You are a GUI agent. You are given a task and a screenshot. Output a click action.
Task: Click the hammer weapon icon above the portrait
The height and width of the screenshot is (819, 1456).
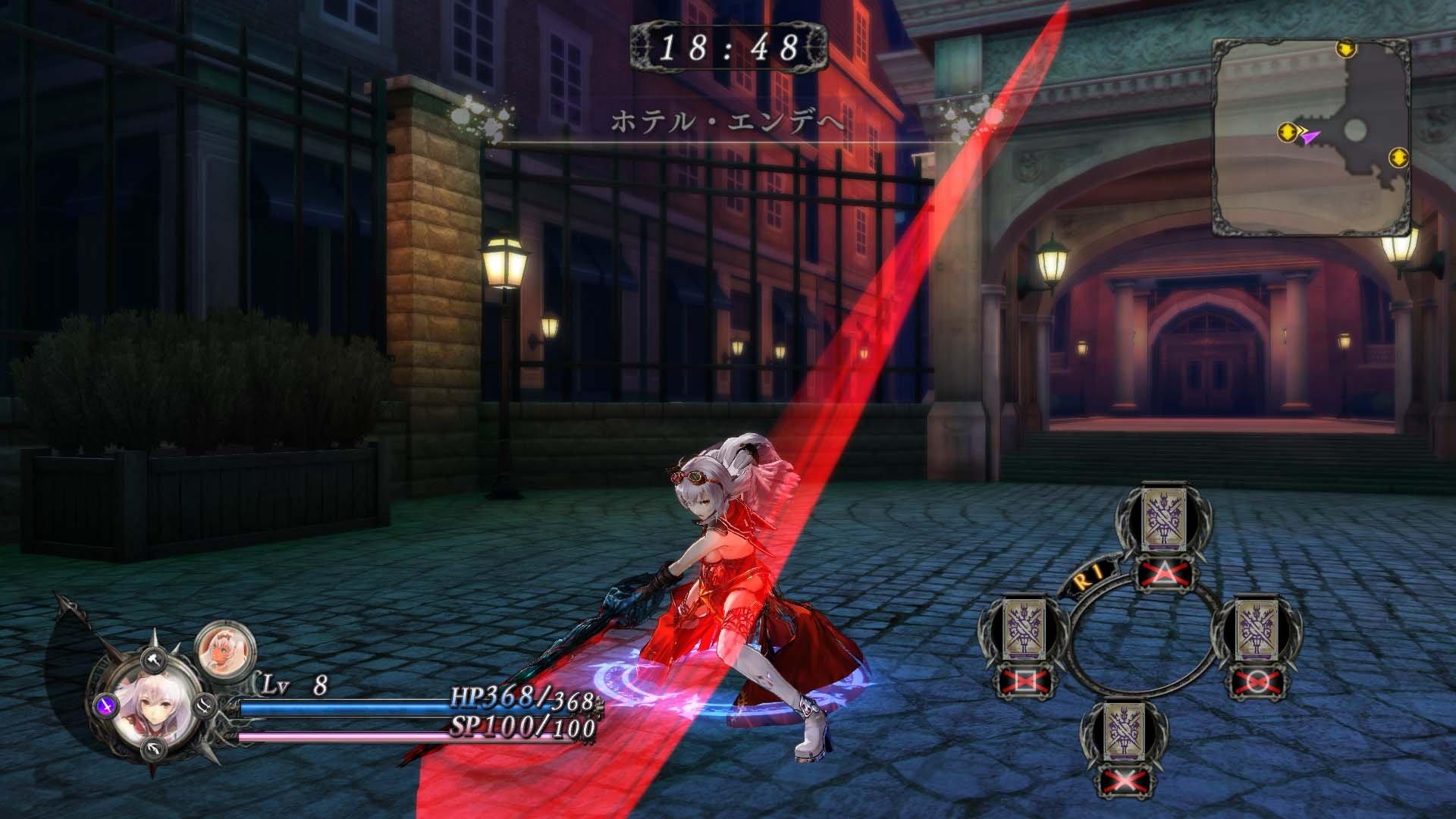point(154,661)
